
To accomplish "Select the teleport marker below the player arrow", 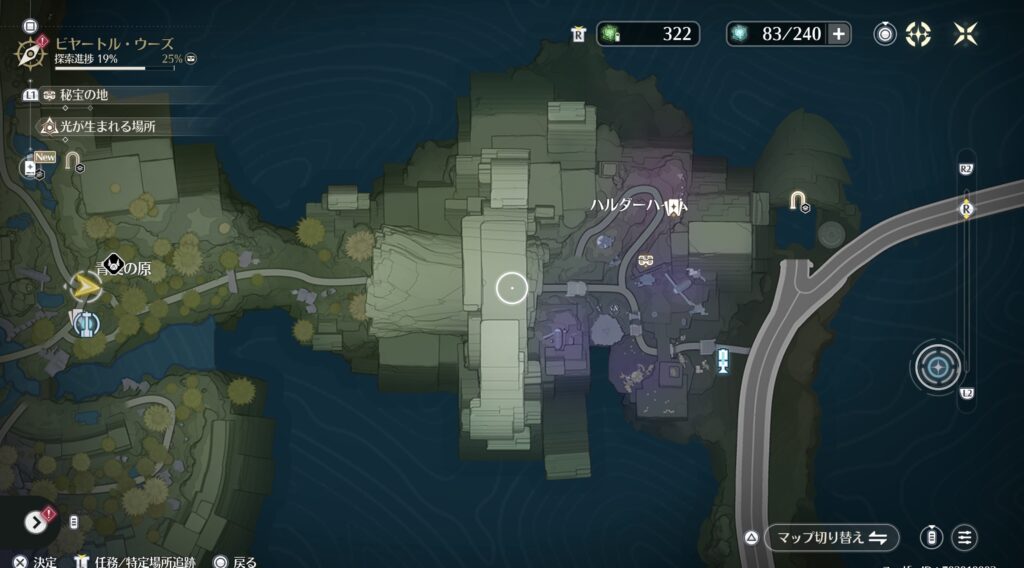I will (x=86, y=323).
